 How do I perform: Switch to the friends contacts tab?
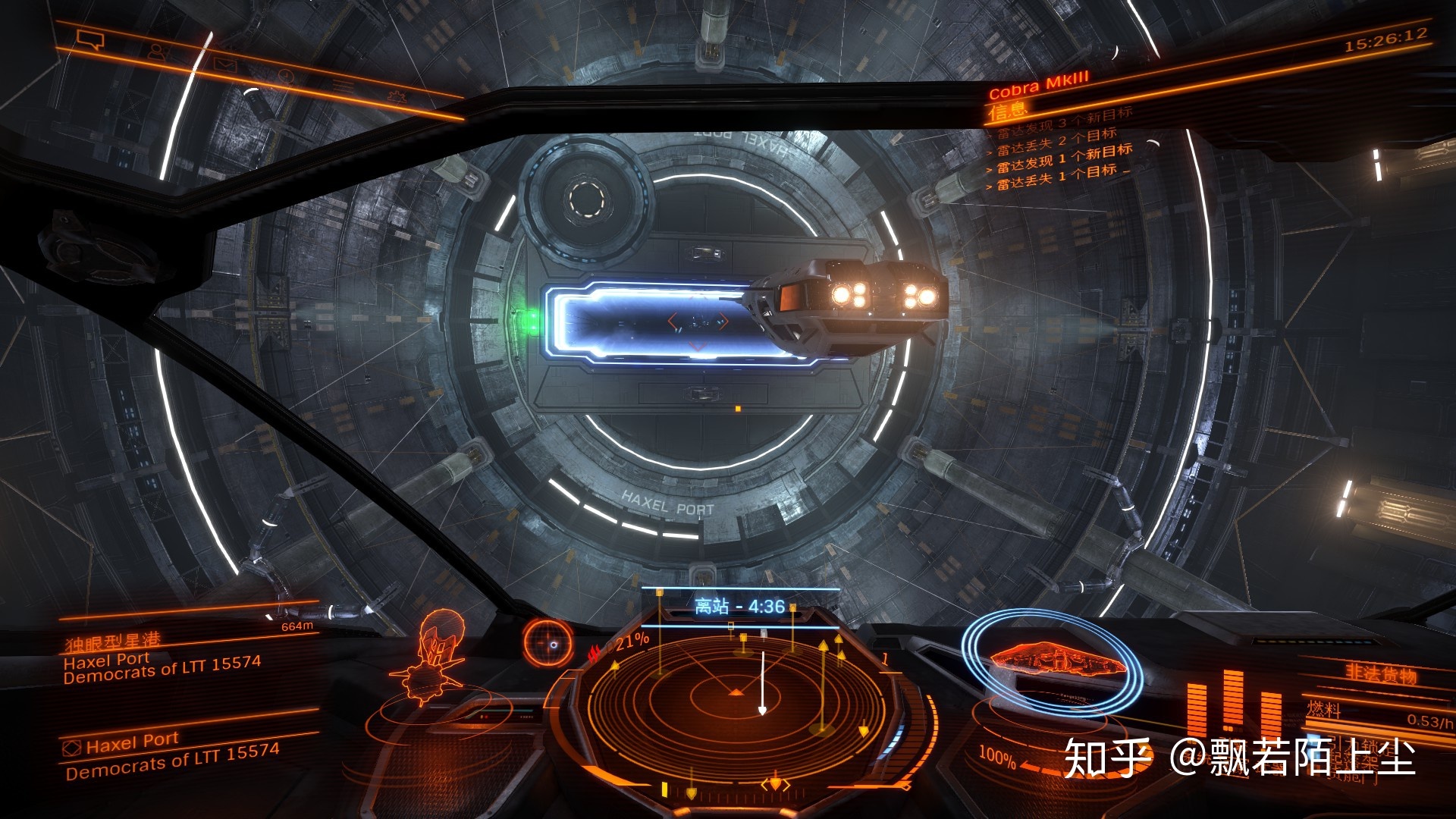[x=158, y=52]
